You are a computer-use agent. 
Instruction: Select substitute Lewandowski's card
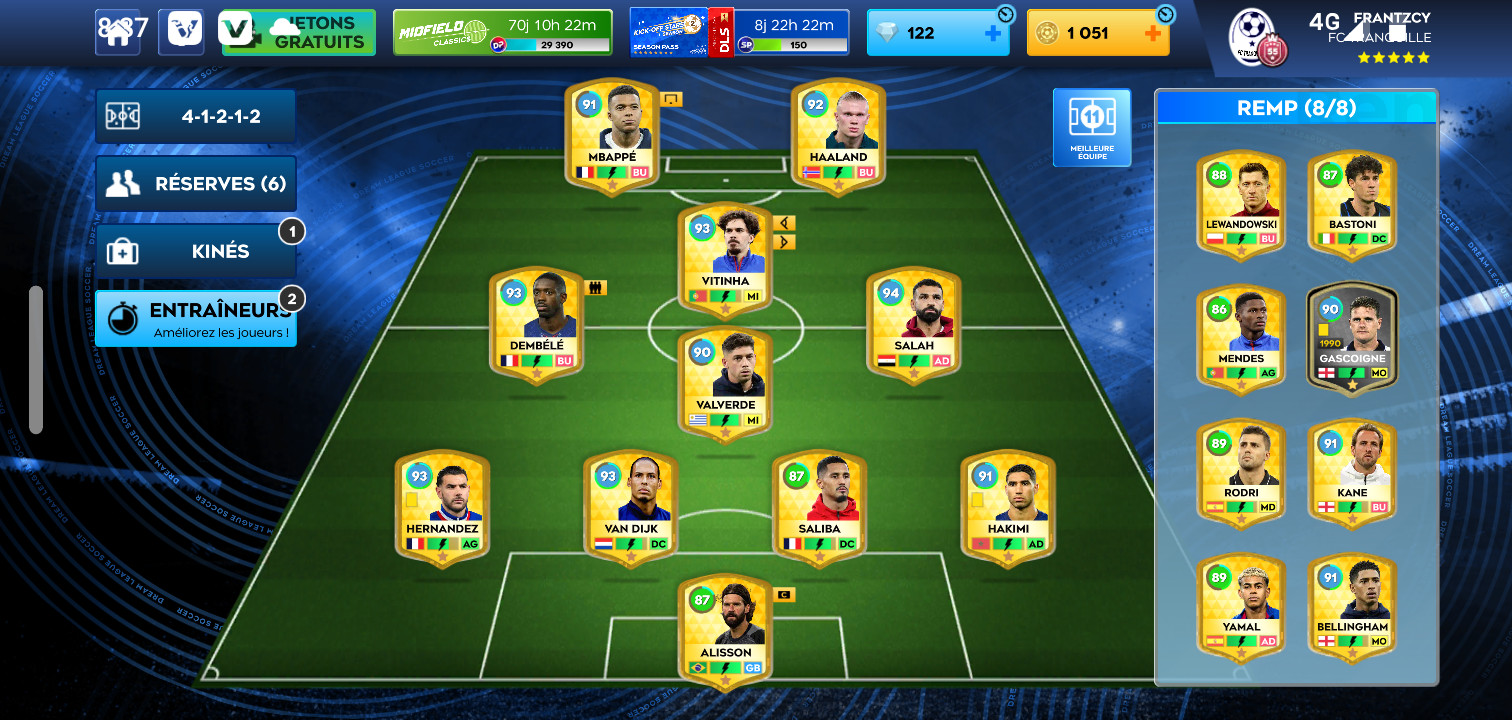1241,204
